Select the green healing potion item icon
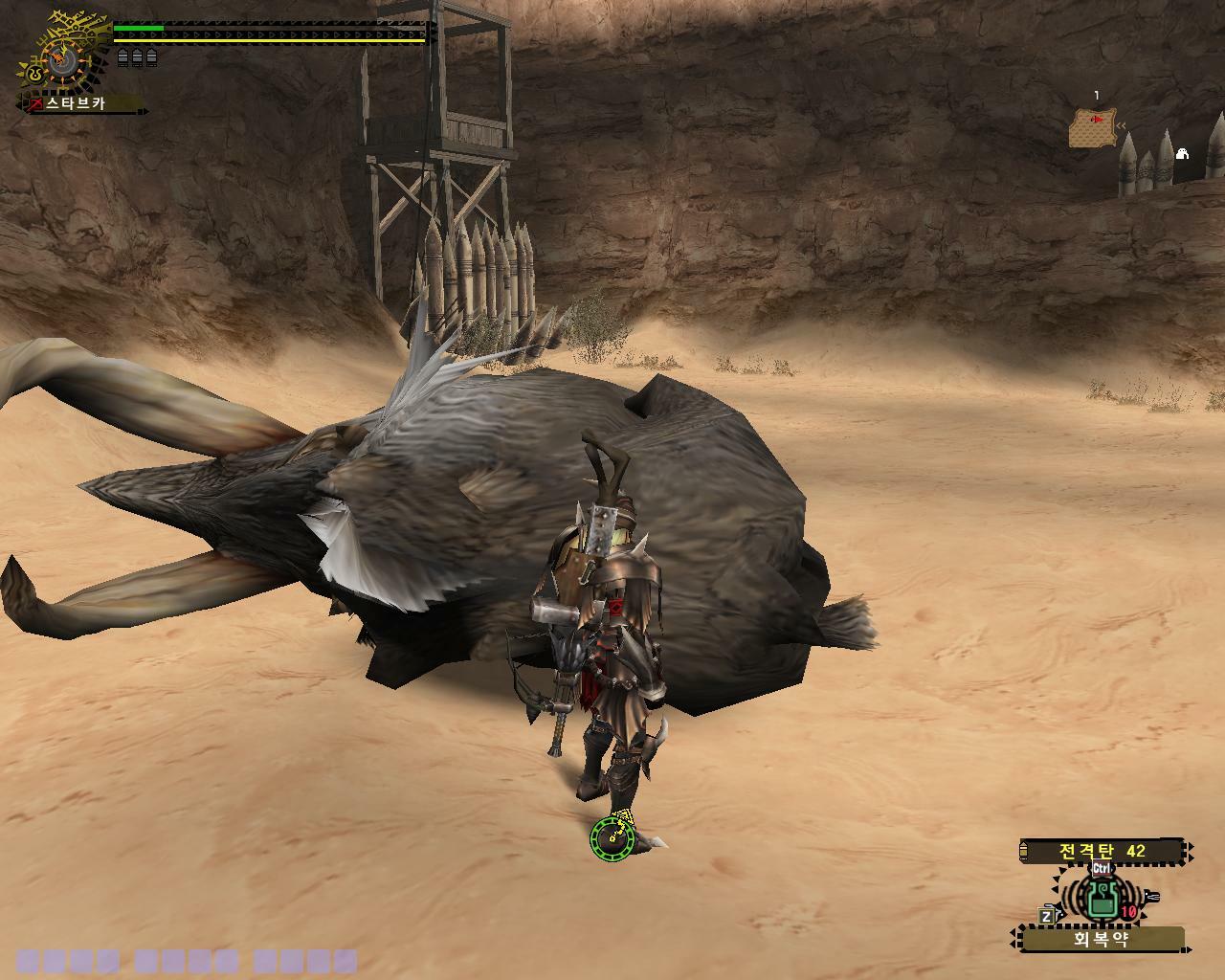1225x980 pixels. (1102, 898)
